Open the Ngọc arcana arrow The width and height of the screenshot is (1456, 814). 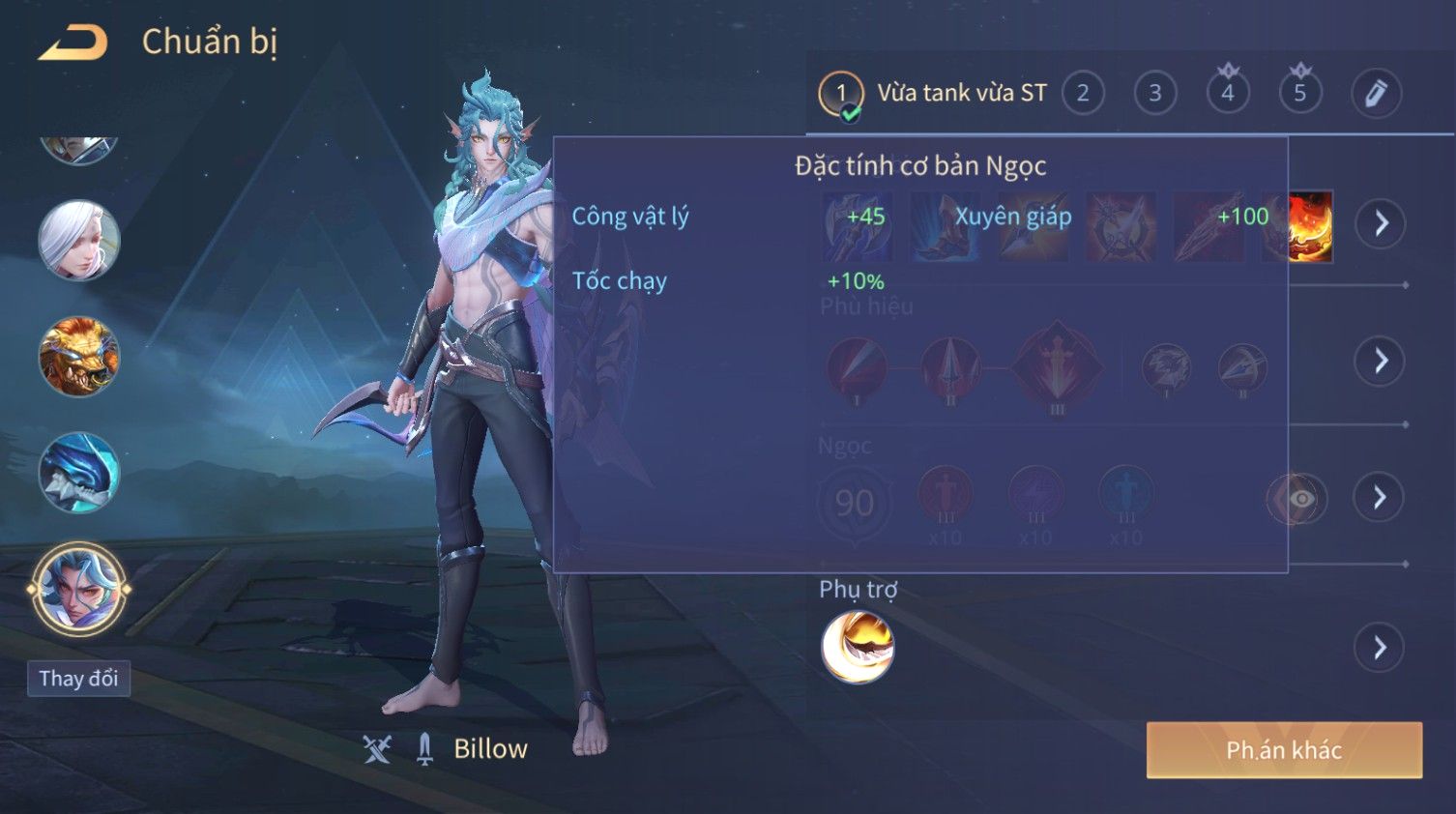[x=1380, y=498]
